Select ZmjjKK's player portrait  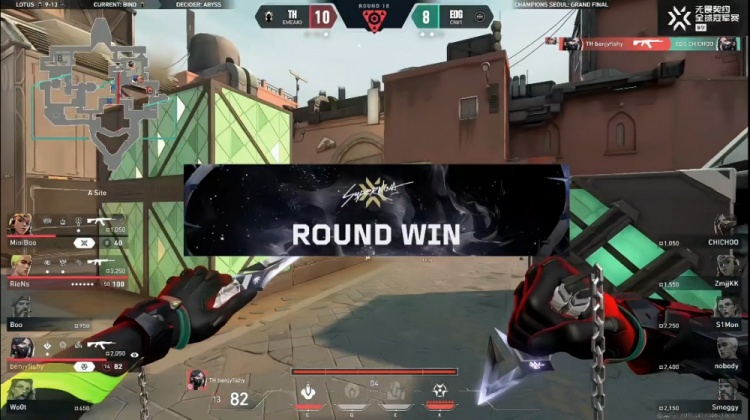[730, 270]
